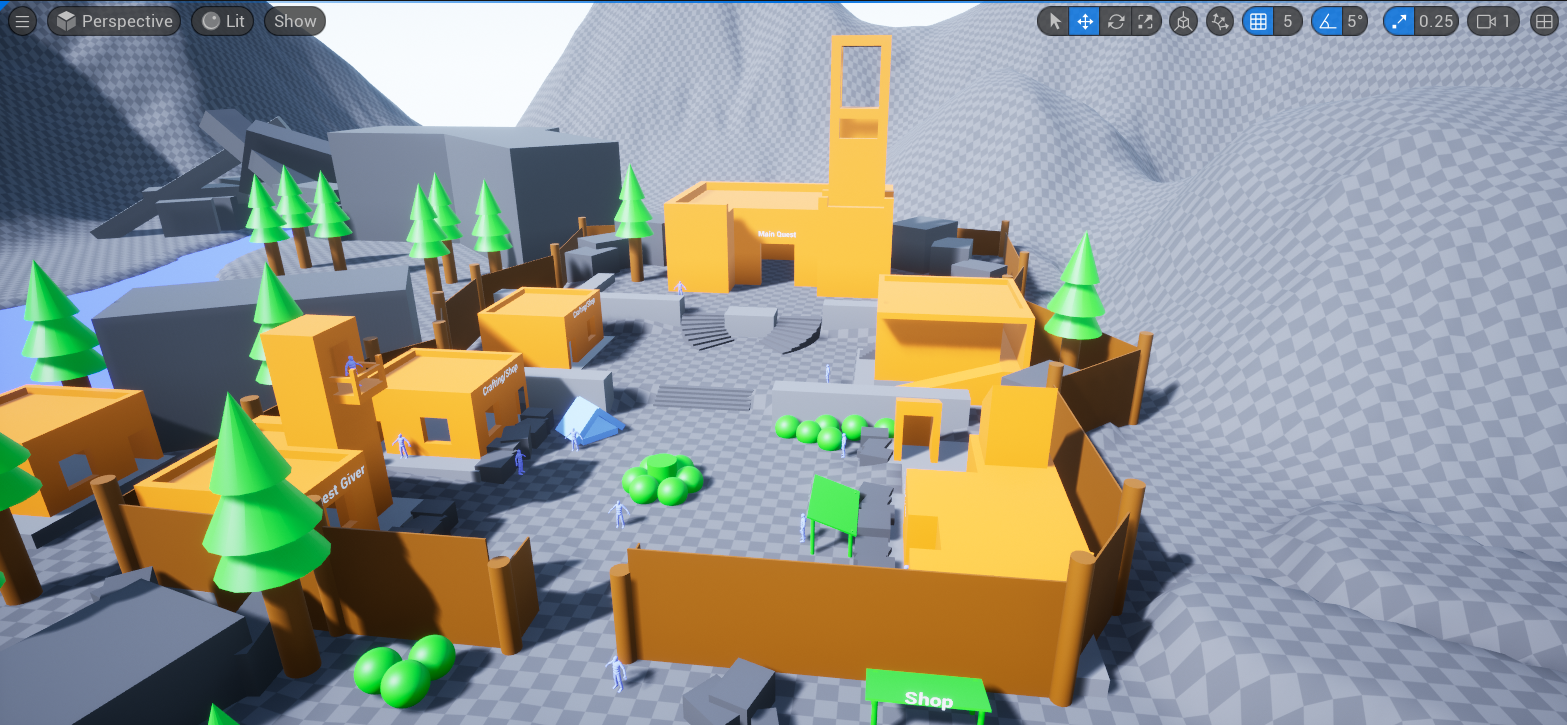
Task: Open the Perspective viewport dropdown
Action: (x=113, y=21)
